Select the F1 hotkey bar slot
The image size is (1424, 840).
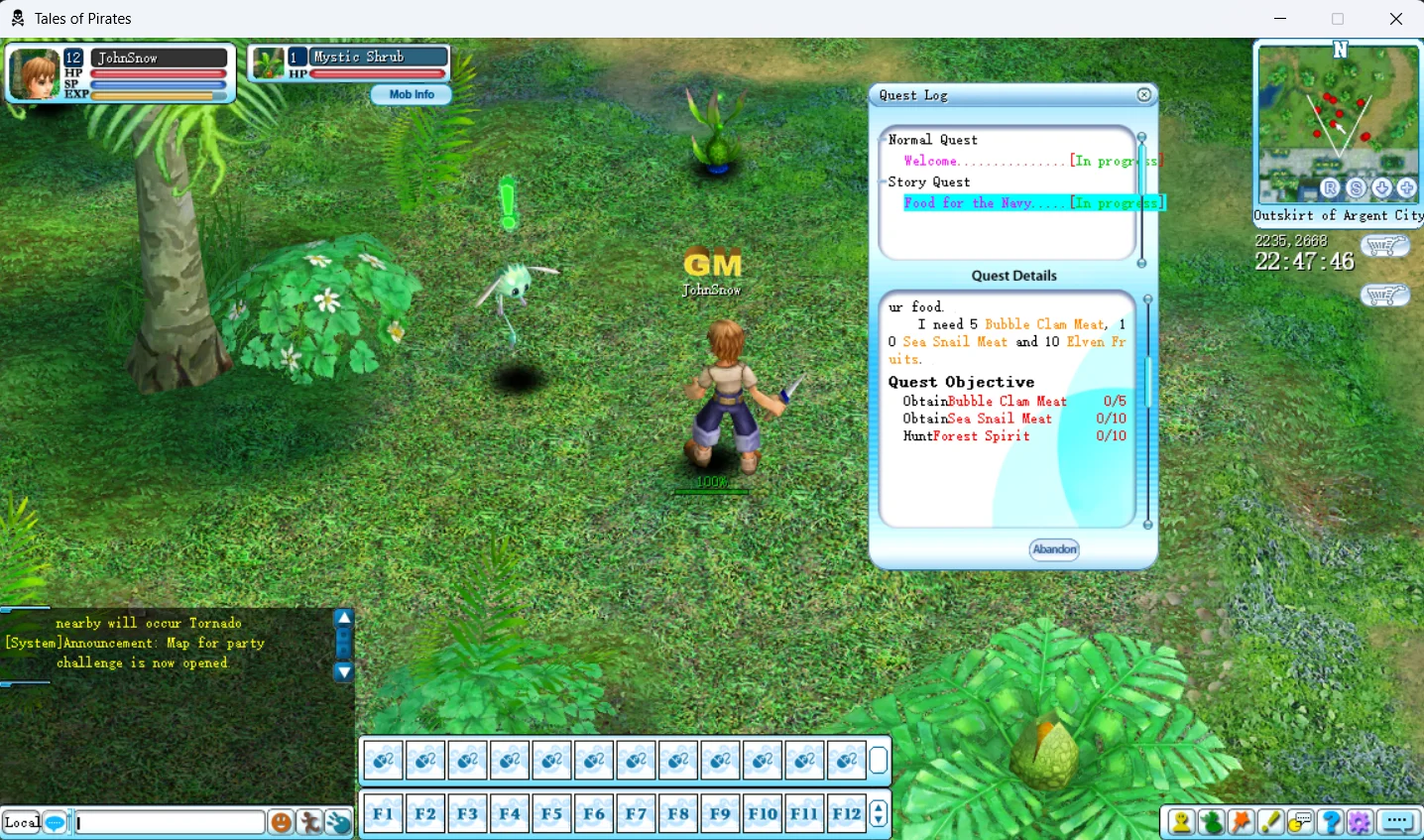[x=383, y=814]
